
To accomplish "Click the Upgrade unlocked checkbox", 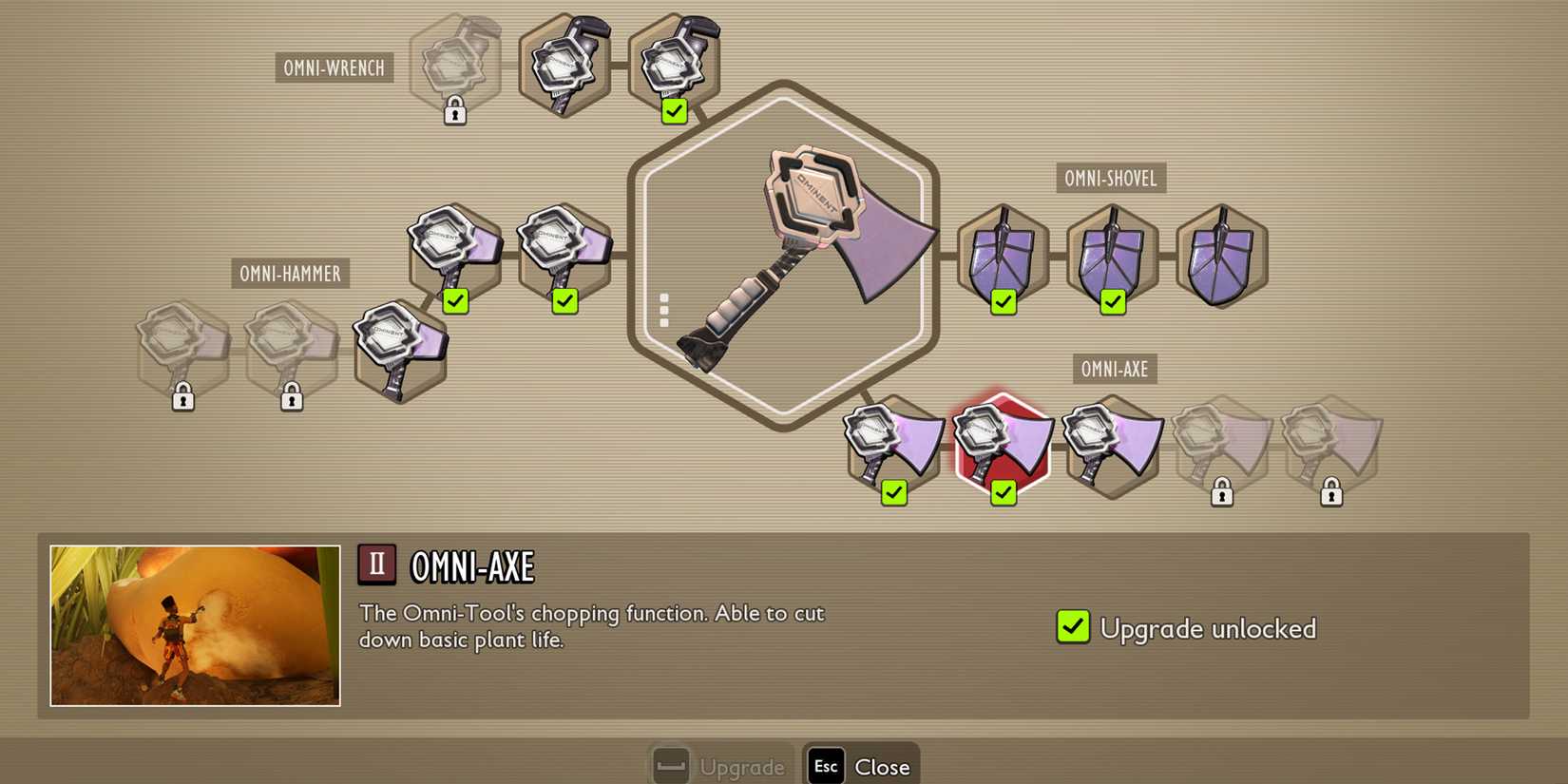I will [1072, 627].
